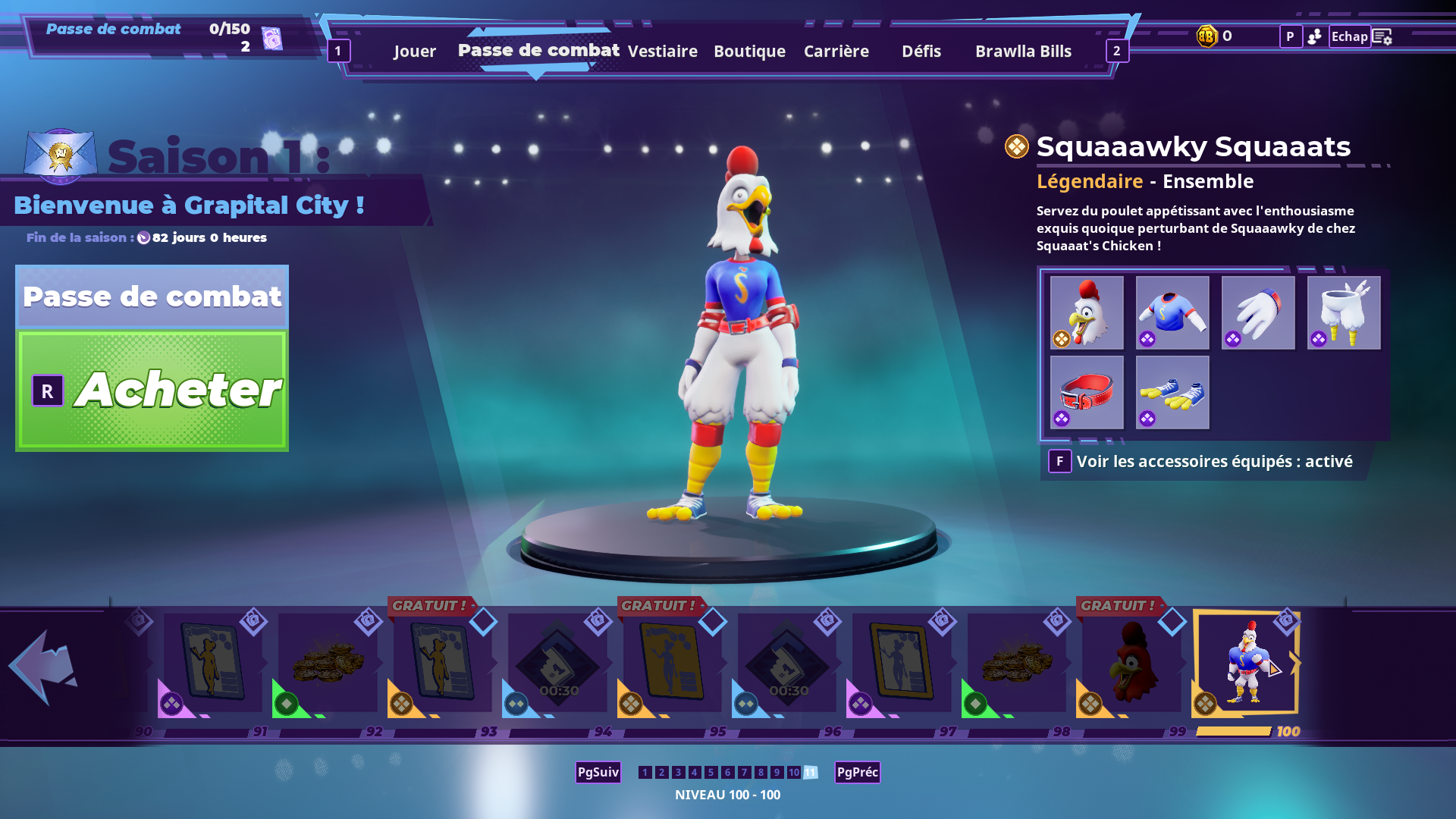Open the Boutique tab
The height and width of the screenshot is (819, 1456).
point(749,52)
